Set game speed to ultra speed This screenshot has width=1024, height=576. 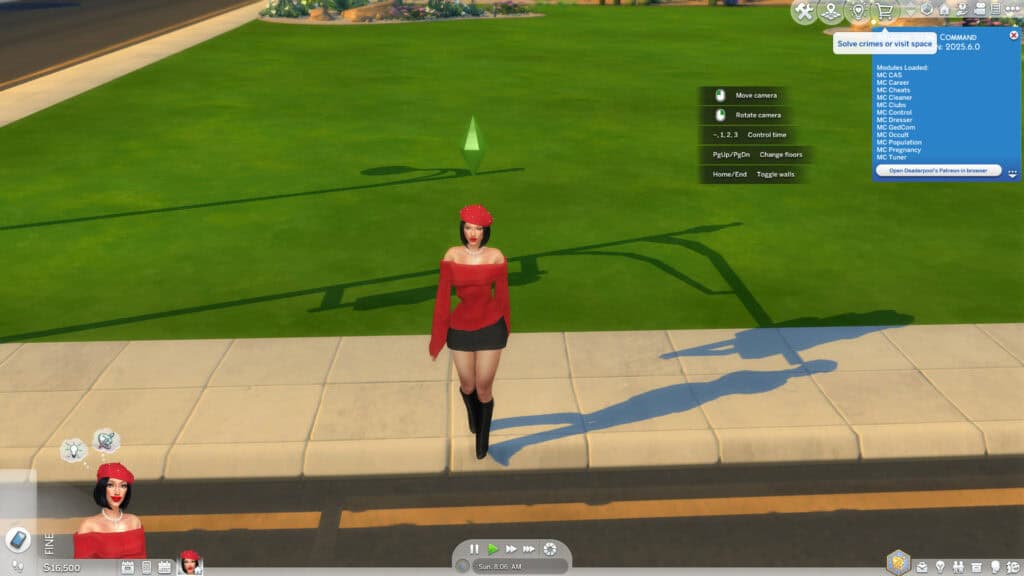coord(529,549)
